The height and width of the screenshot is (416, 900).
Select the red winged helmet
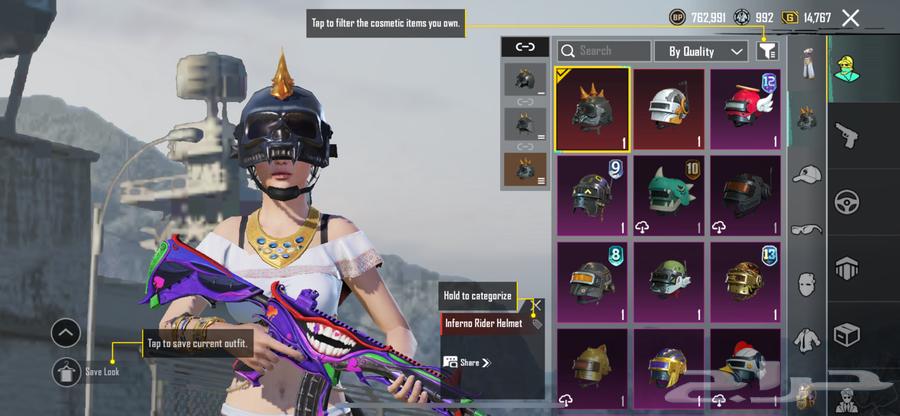click(x=745, y=109)
